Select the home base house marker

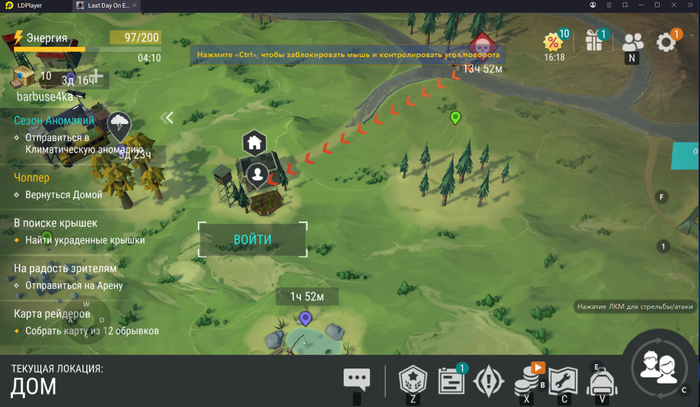255,142
